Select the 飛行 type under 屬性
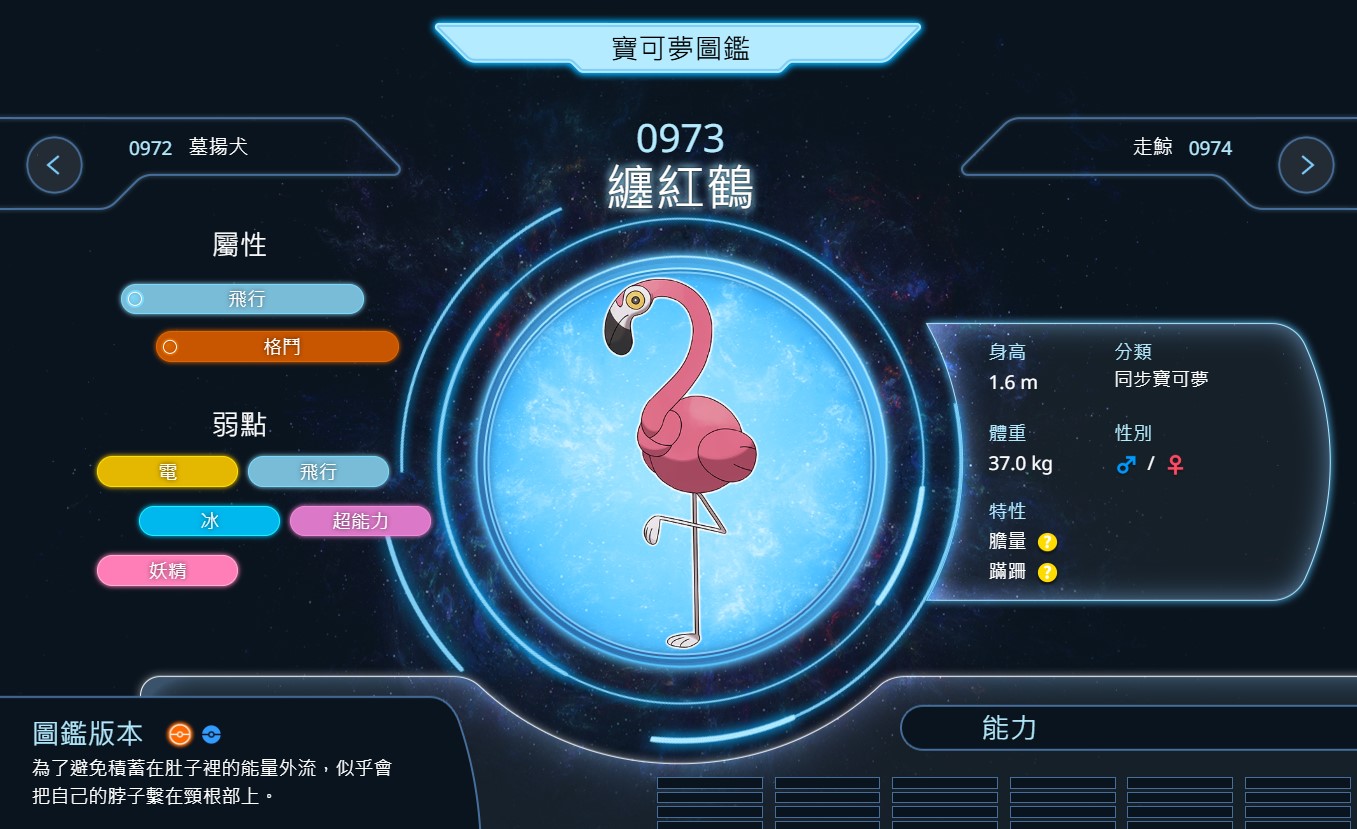The image size is (1357, 829). 243,299
